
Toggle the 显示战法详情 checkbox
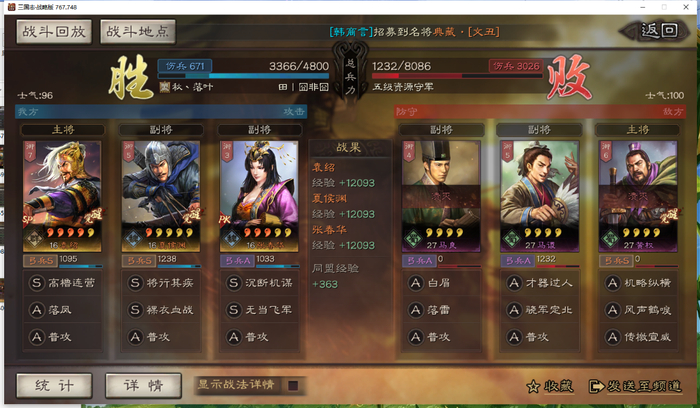pyautogui.click(x=293, y=385)
